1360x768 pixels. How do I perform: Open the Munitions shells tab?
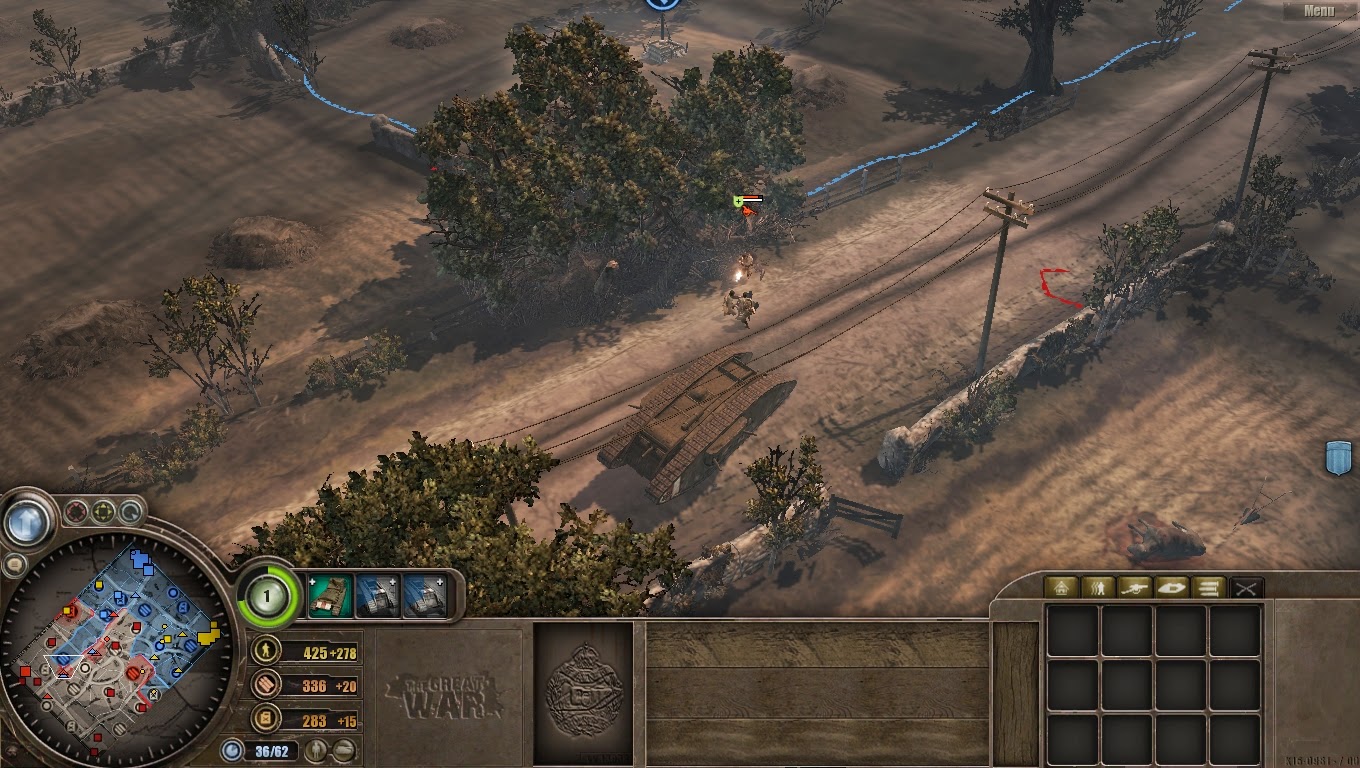point(1209,588)
